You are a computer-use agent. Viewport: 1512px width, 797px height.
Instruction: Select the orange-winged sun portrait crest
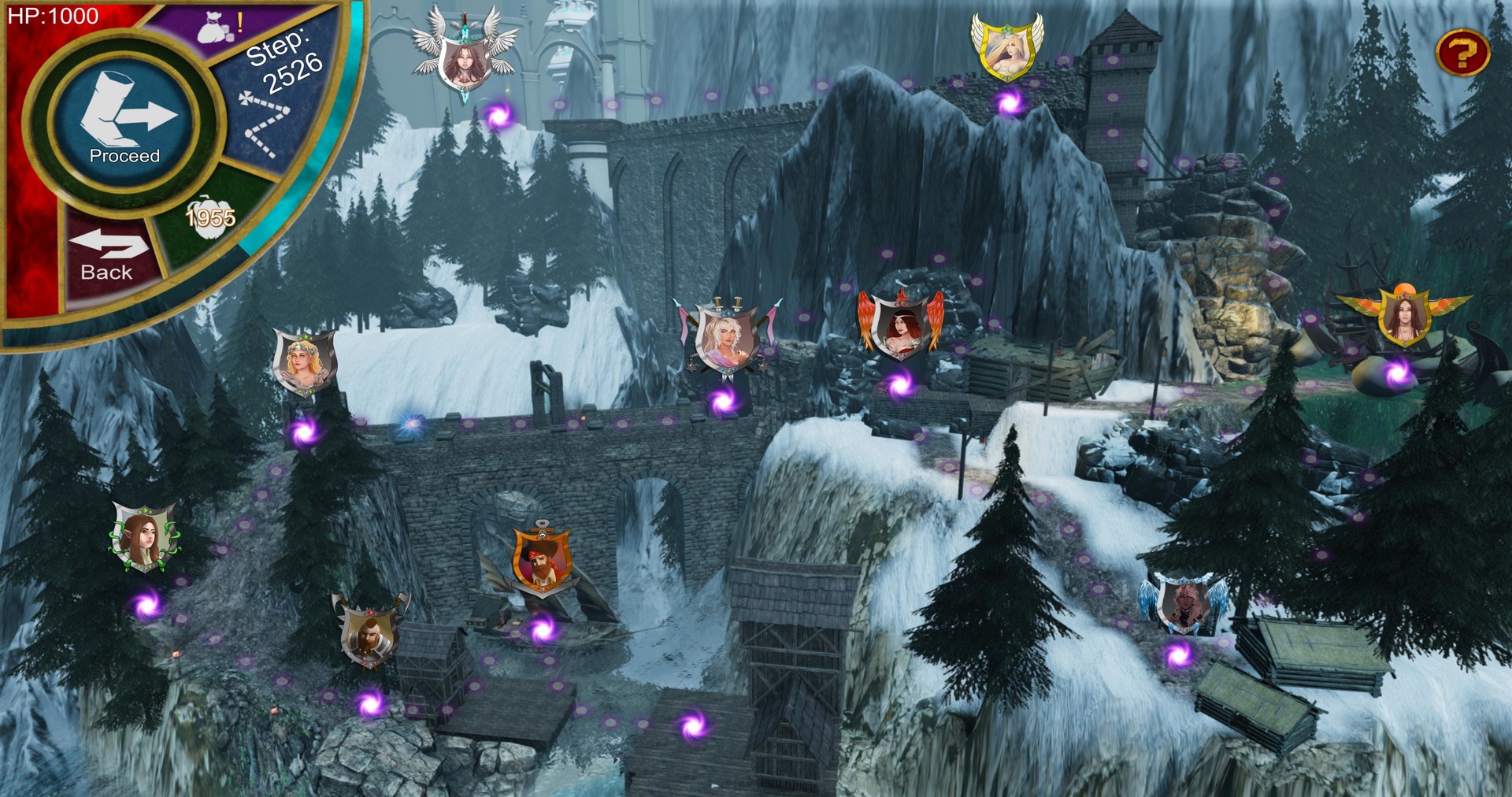pos(1404,314)
